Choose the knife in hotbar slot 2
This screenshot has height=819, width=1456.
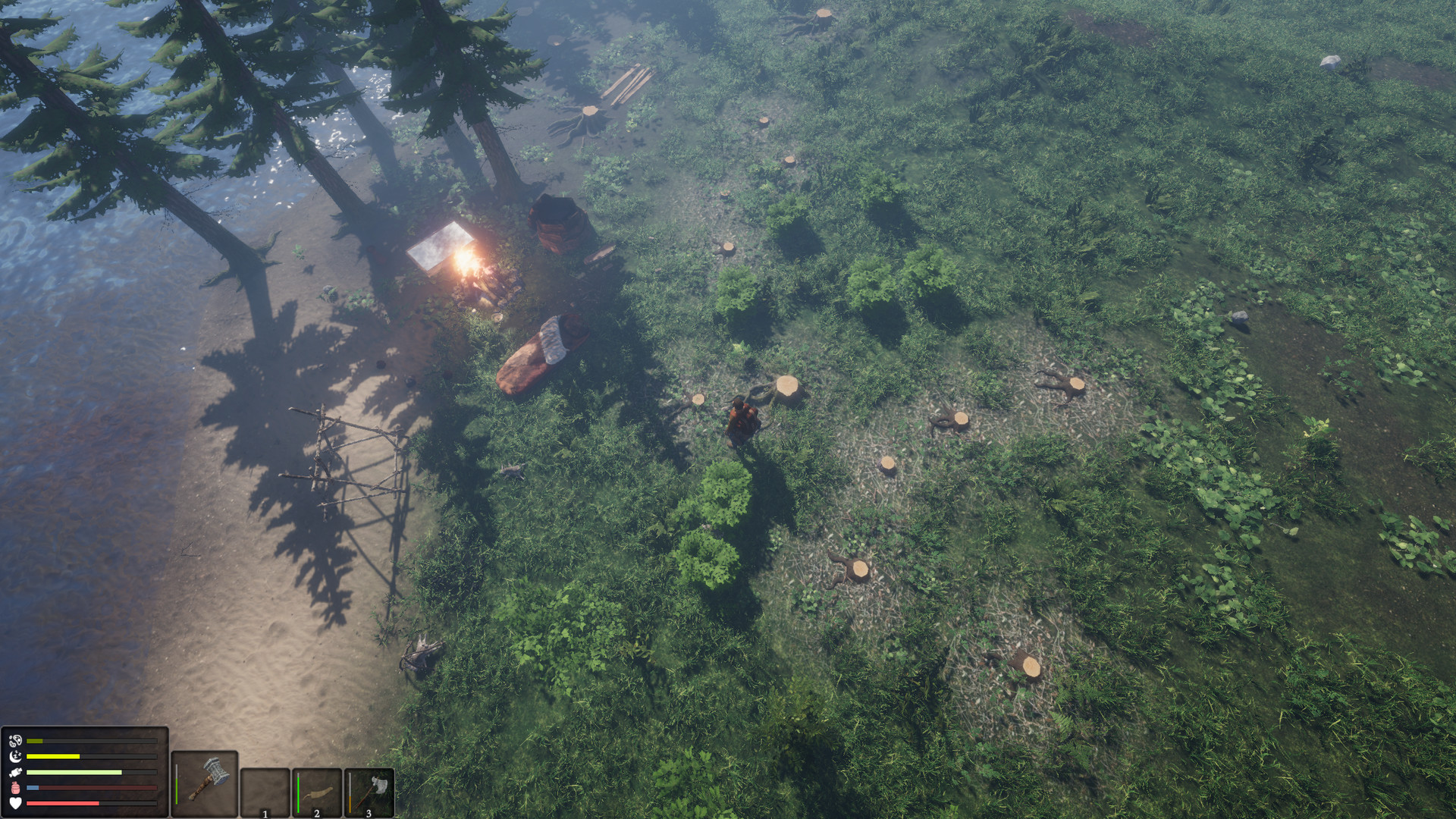317,792
